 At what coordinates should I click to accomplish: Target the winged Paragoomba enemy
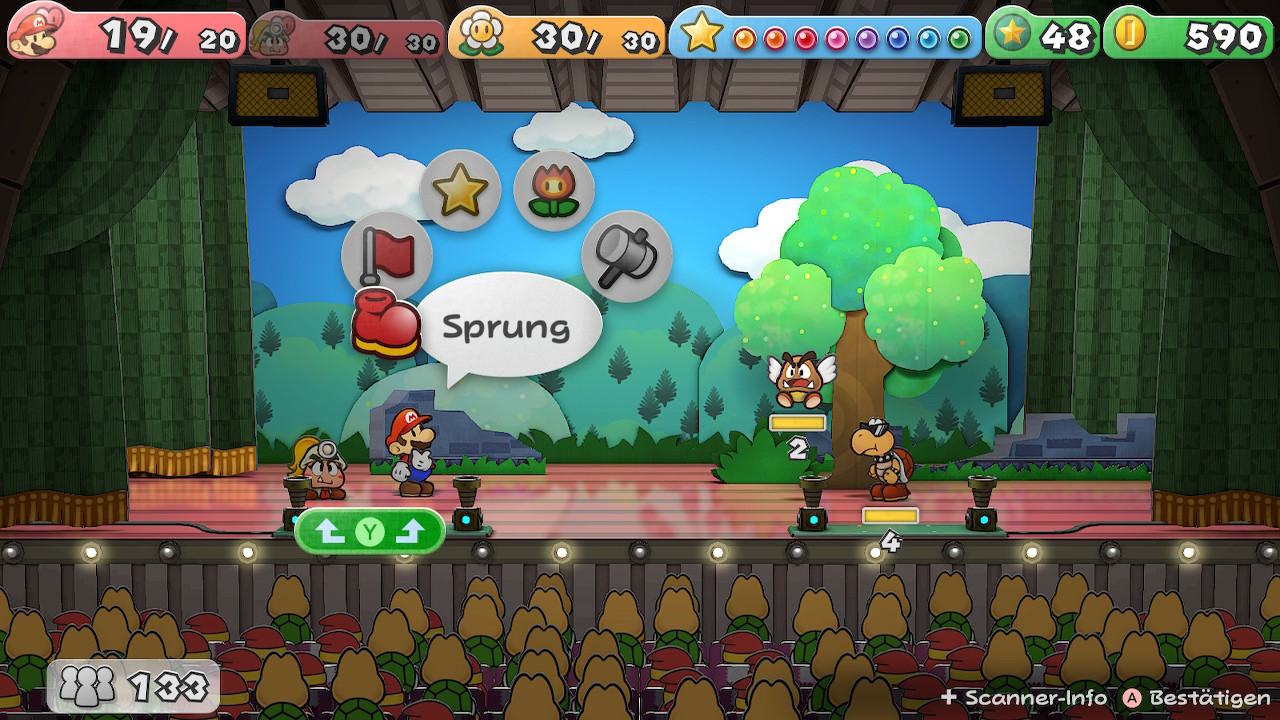[799, 379]
